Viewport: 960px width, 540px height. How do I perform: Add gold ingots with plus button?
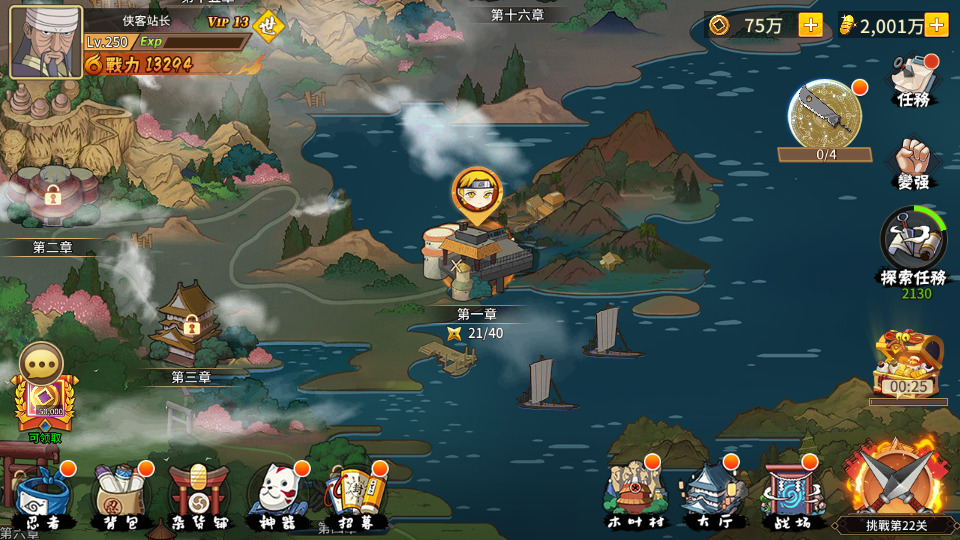(937, 26)
